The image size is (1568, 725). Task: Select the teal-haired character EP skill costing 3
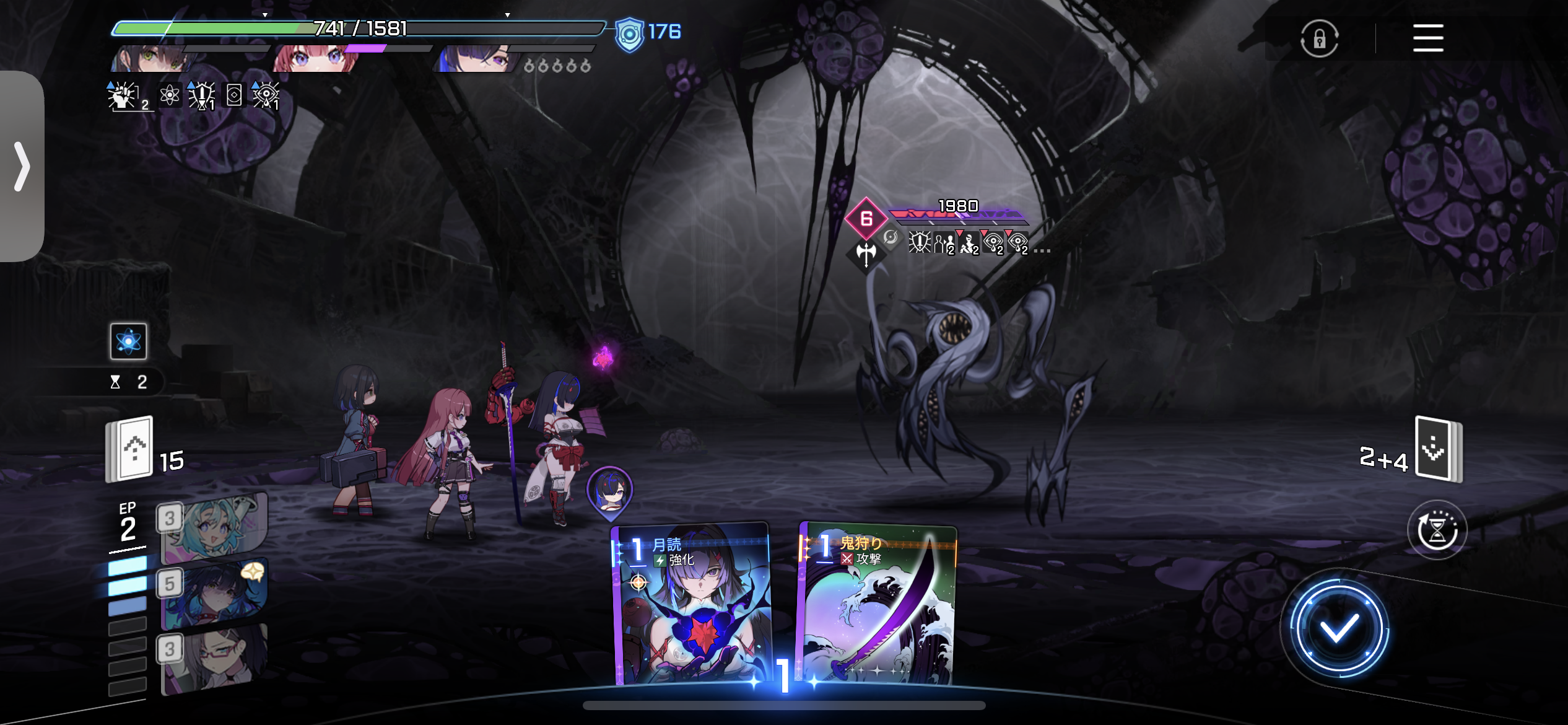click(214, 527)
